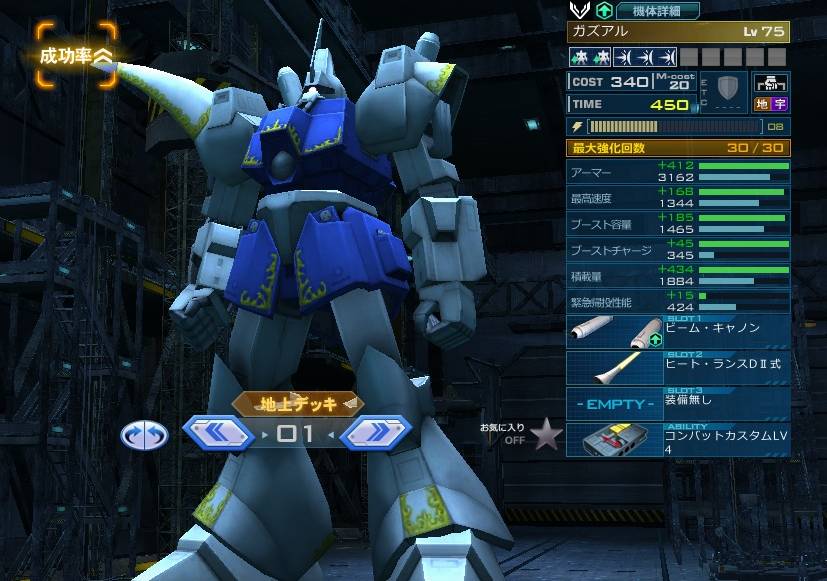Click the round blue rotate-view button
The width and height of the screenshot is (827, 581).
click(x=141, y=434)
